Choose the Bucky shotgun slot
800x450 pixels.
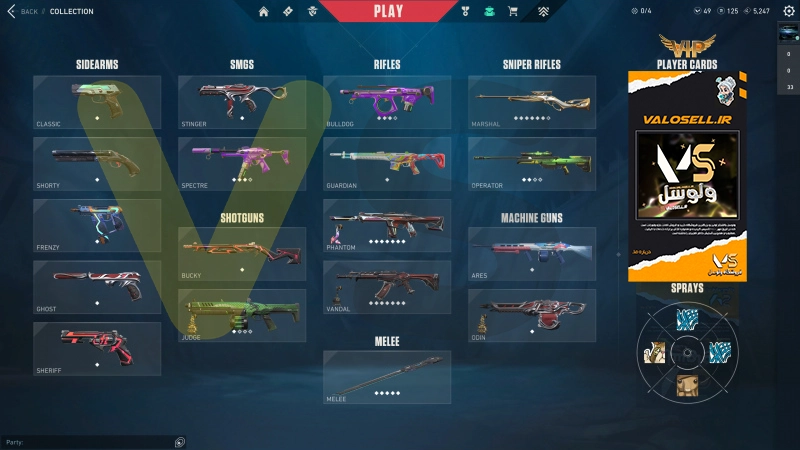pyautogui.click(x=242, y=254)
